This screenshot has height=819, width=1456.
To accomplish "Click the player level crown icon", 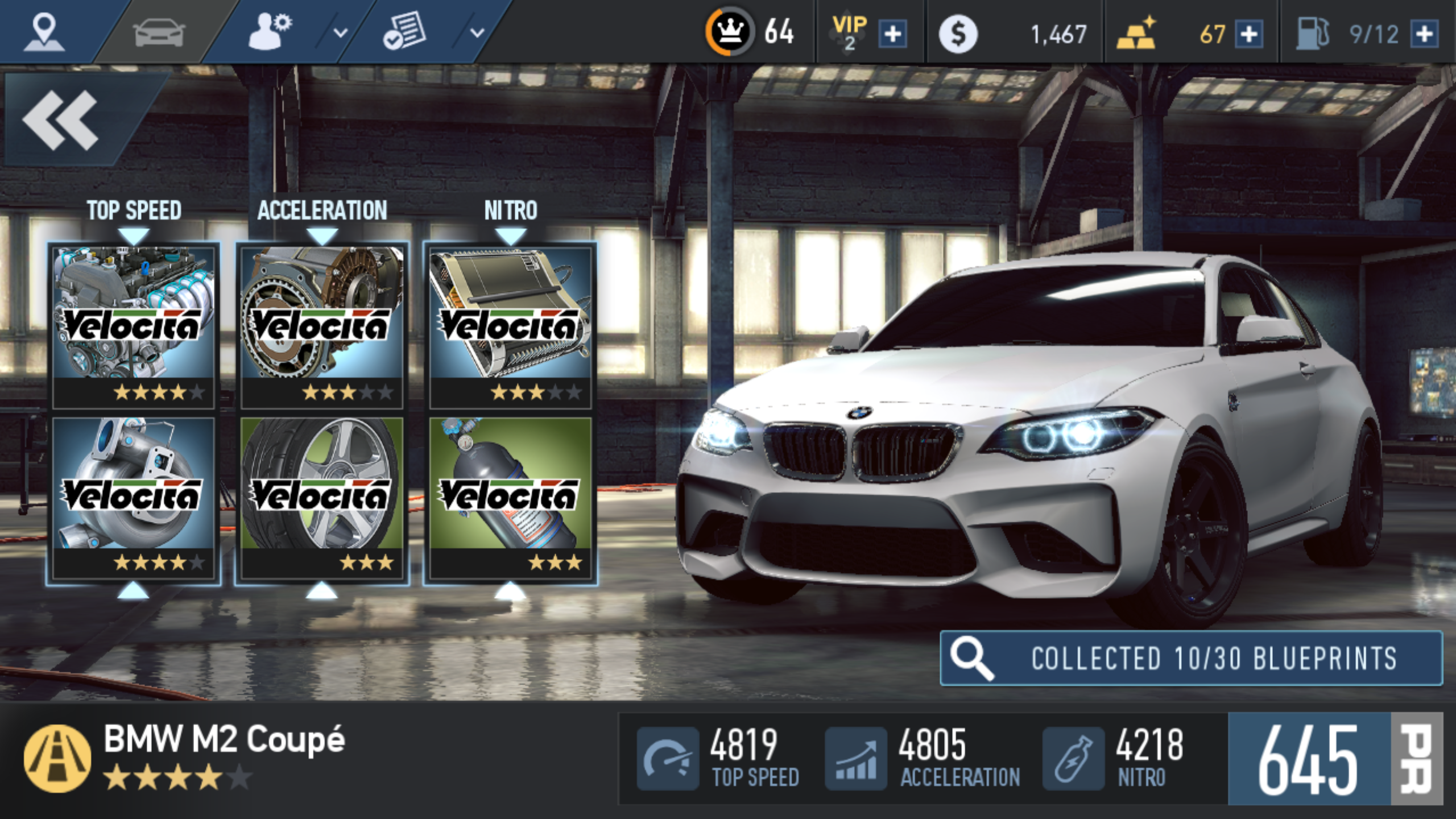I will (x=730, y=32).
